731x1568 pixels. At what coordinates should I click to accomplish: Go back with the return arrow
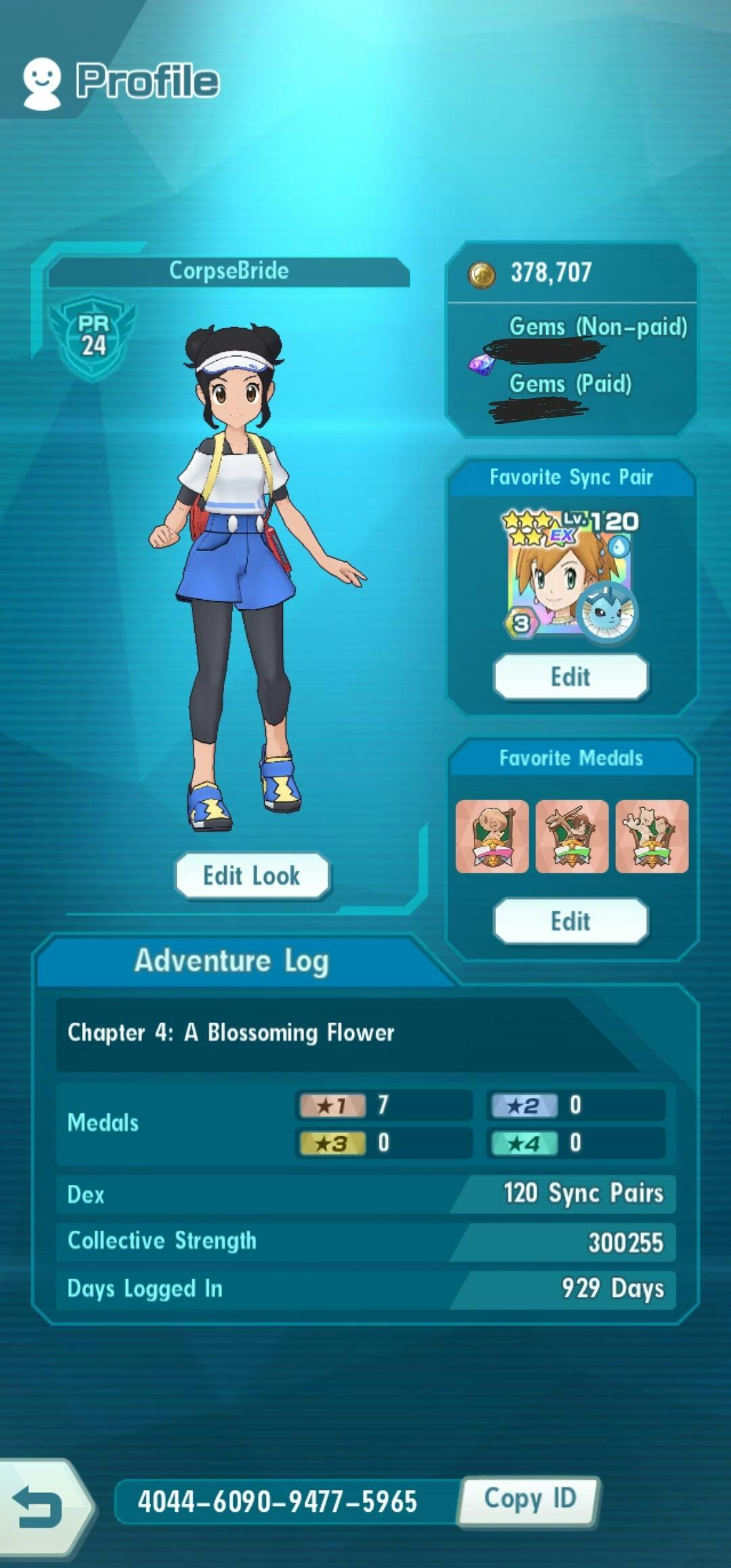coord(38,1506)
